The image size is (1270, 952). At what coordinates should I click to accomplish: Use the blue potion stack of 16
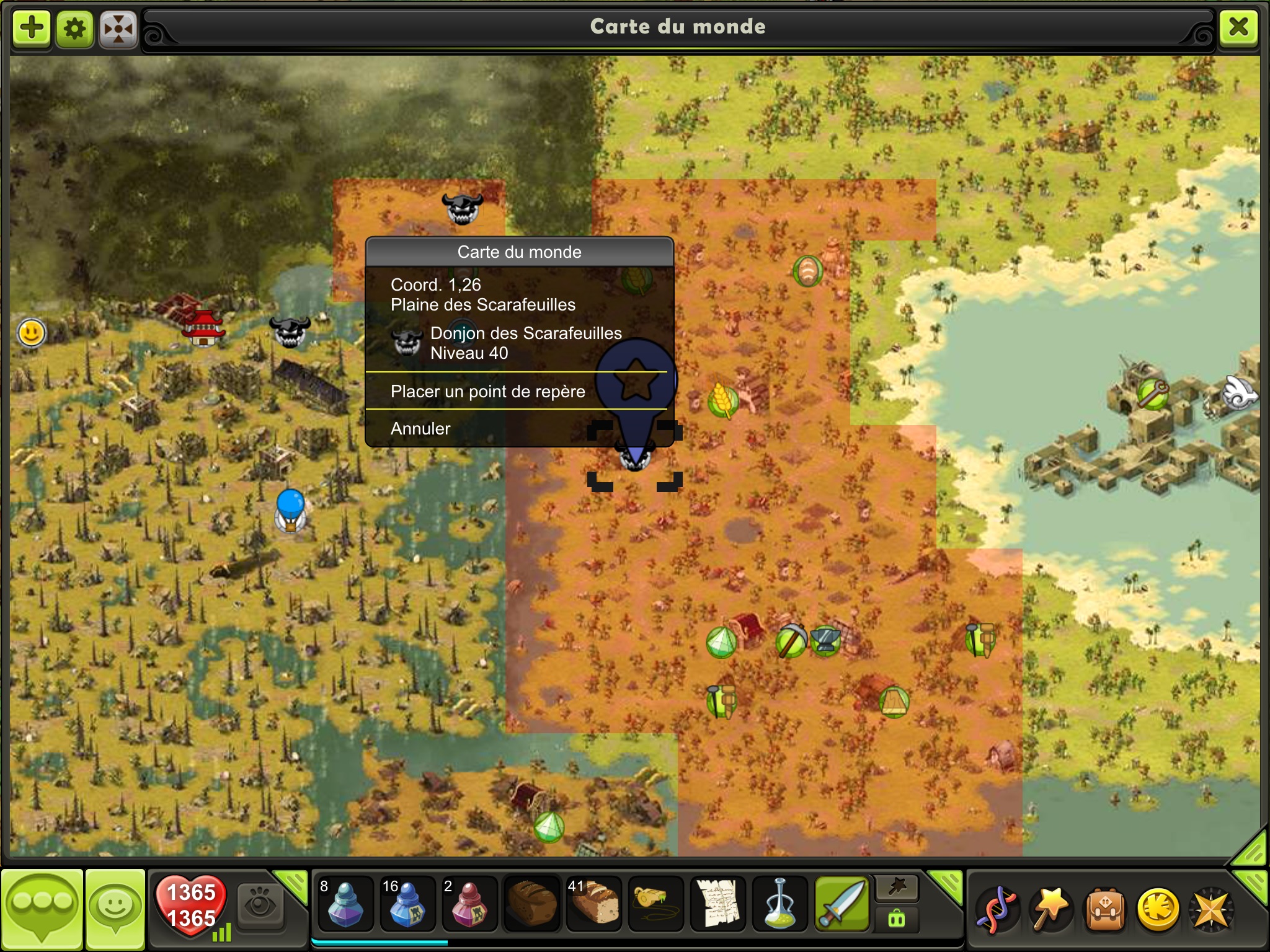point(407,905)
